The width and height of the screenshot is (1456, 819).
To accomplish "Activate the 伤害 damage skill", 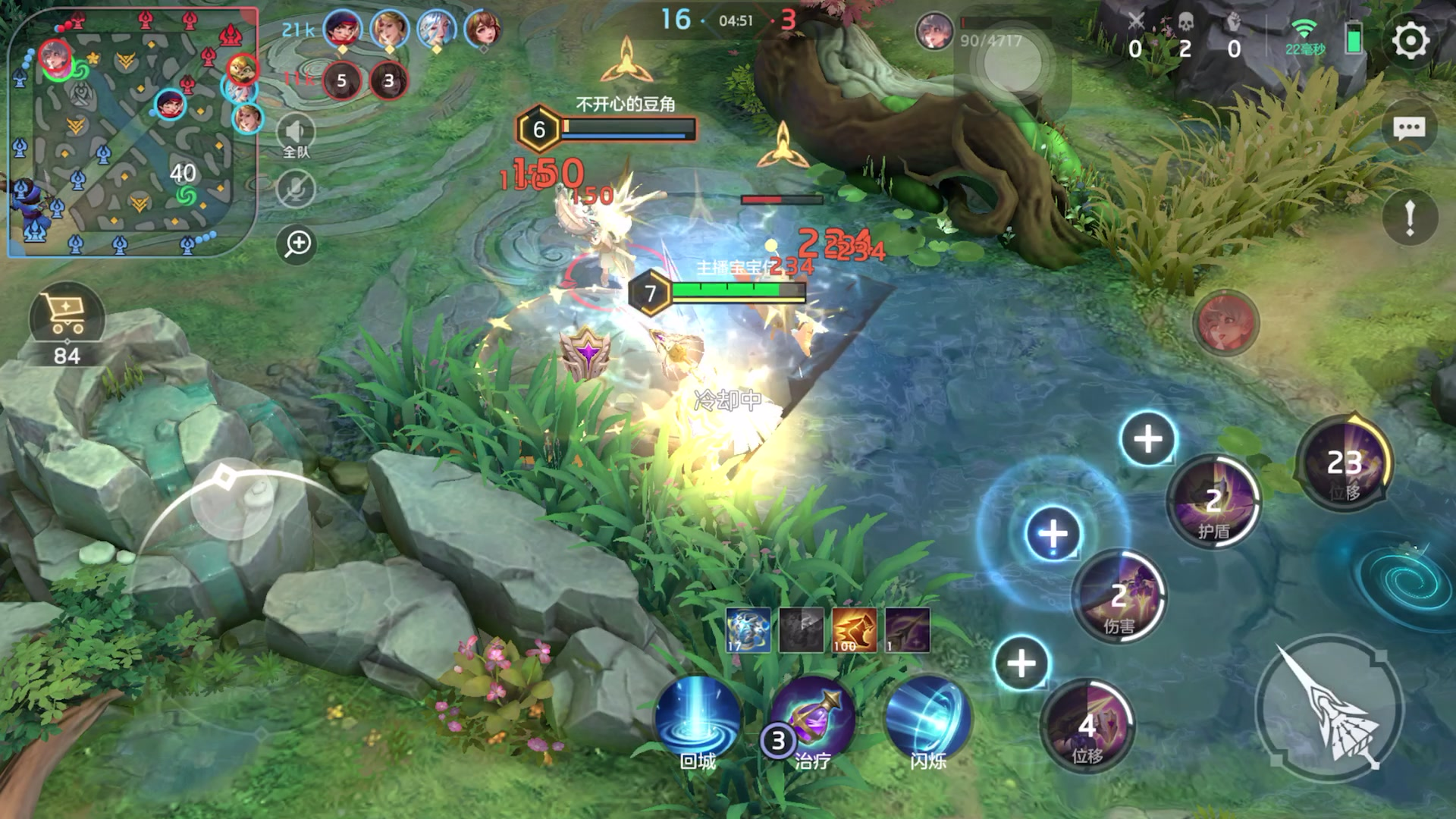I will coord(1119,597).
